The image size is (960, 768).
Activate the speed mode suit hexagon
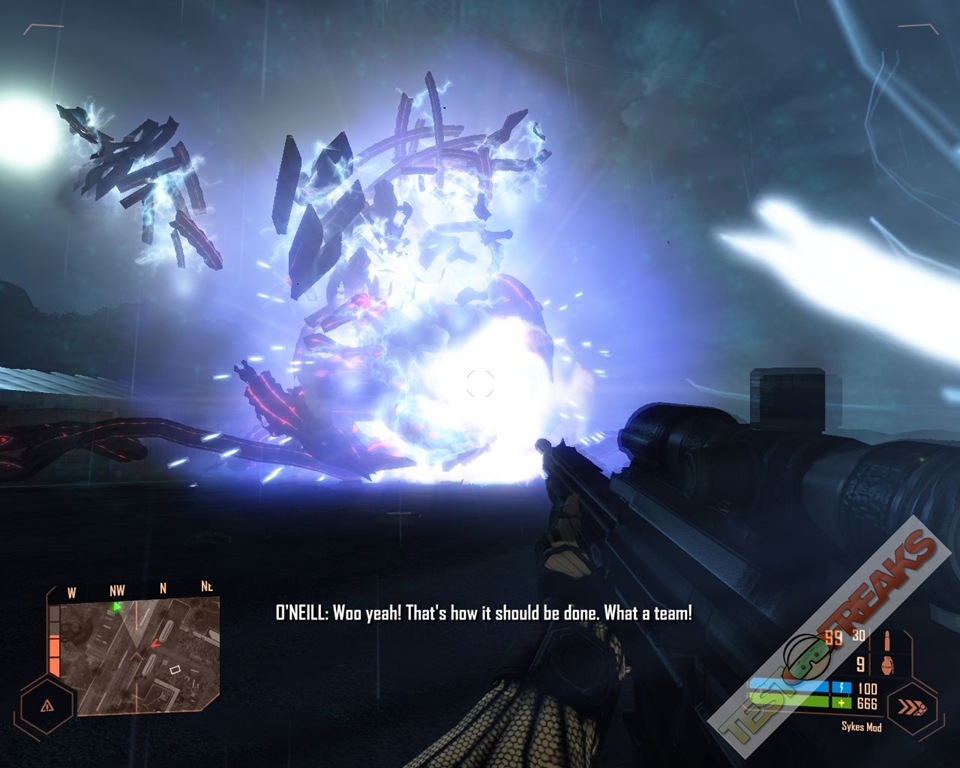click(912, 708)
